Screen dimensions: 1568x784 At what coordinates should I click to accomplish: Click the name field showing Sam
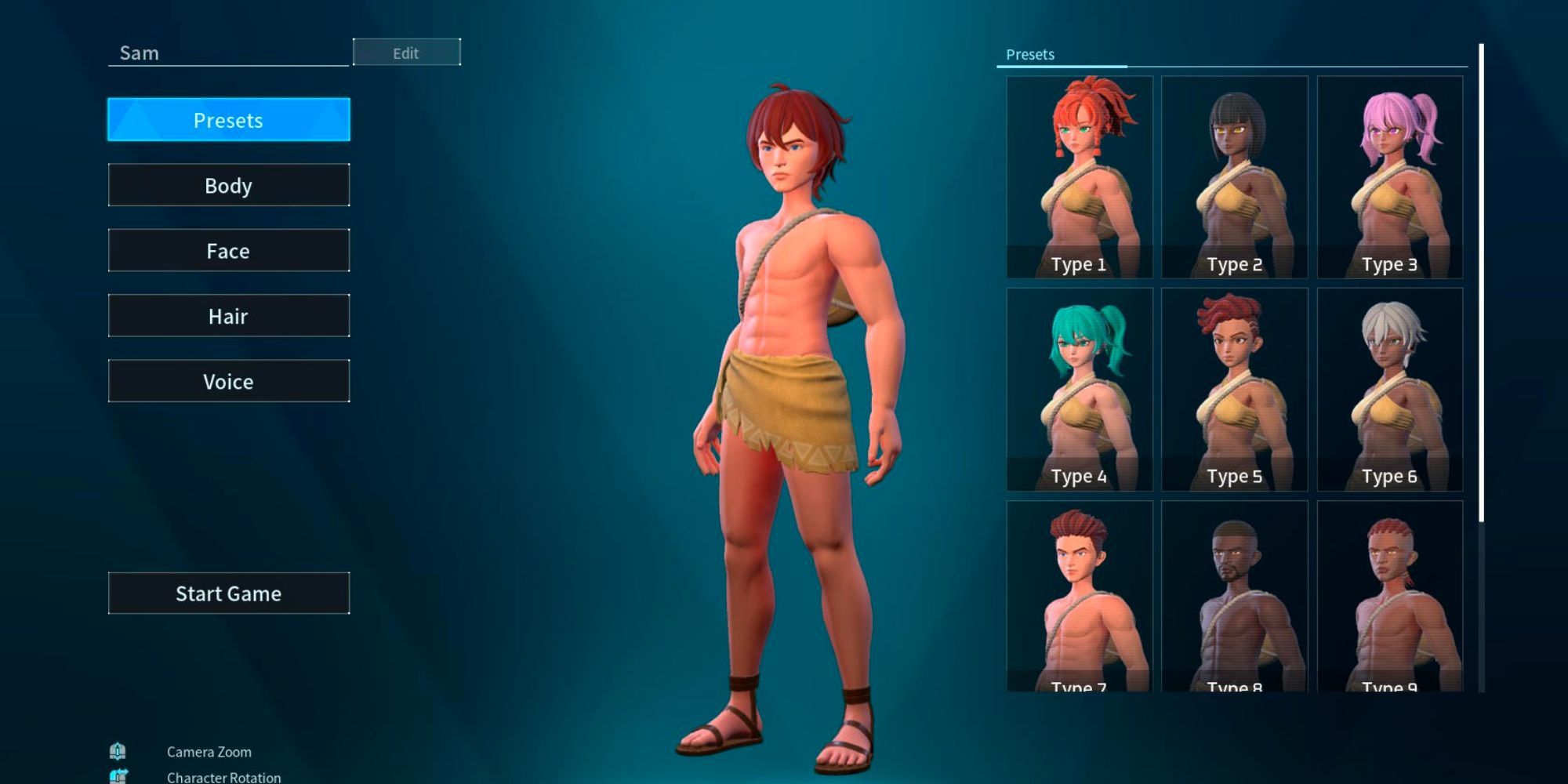click(227, 53)
